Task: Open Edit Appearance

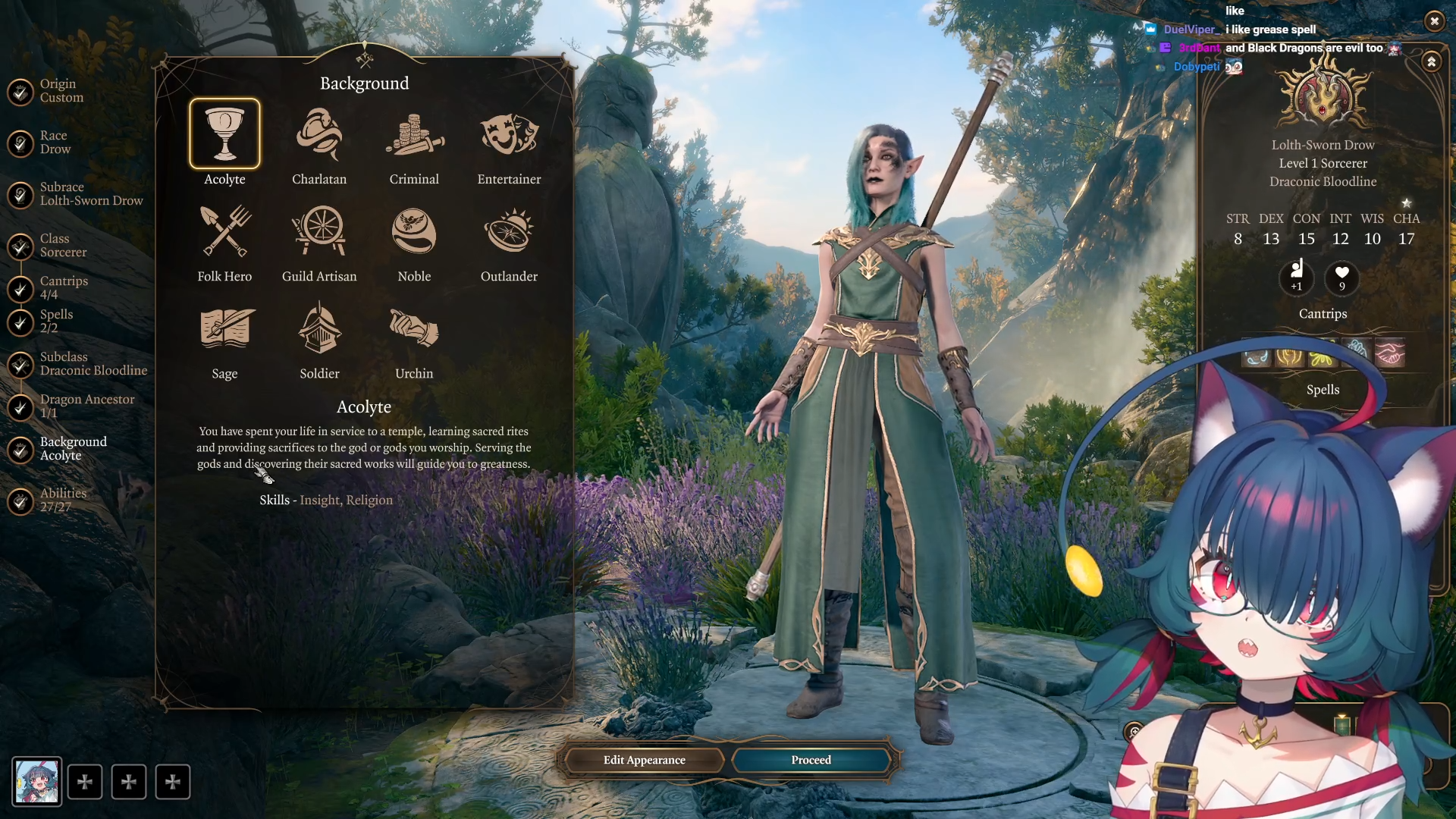Action: pos(644,760)
